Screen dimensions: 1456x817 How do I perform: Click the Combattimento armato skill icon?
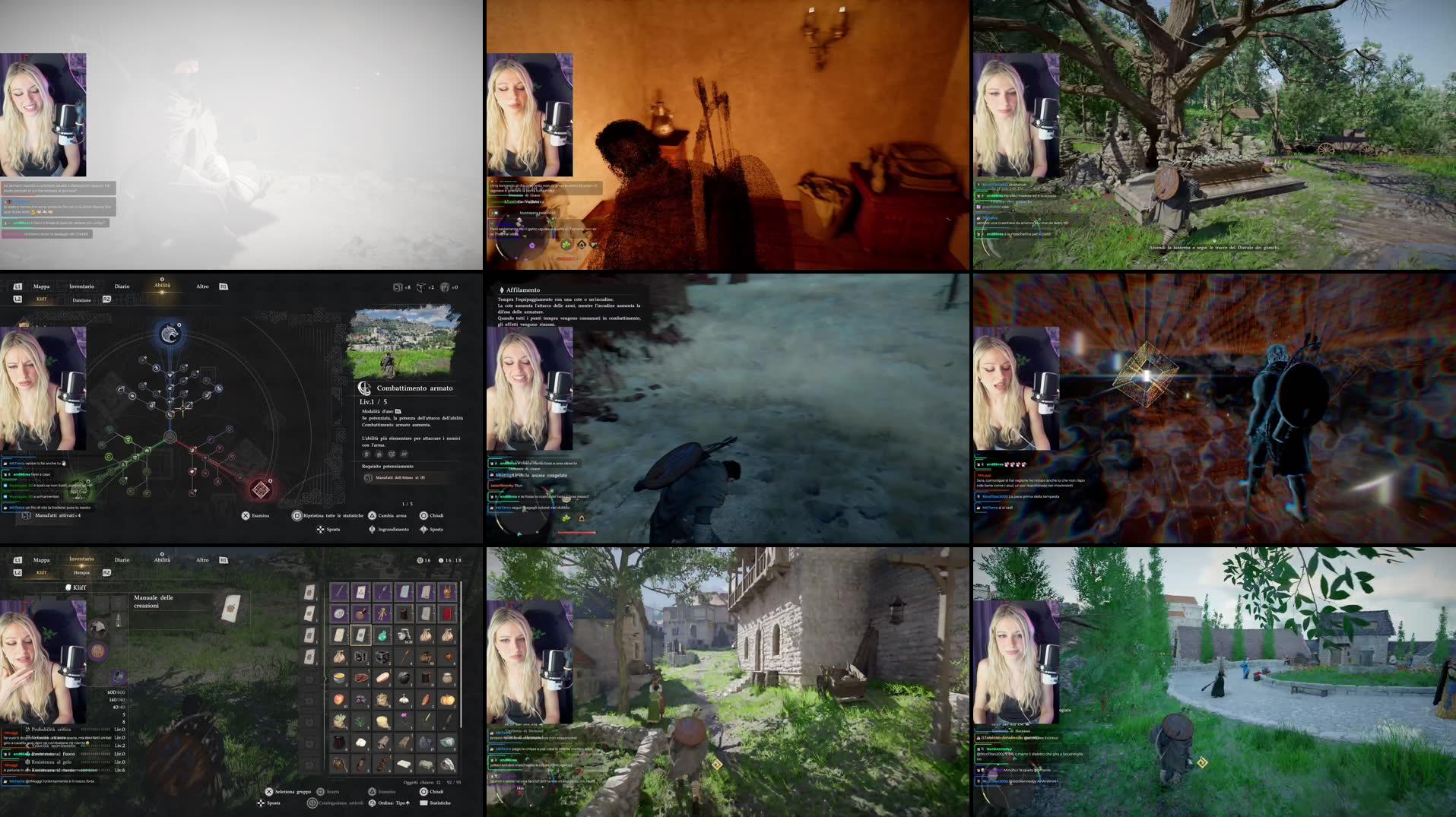tap(364, 388)
